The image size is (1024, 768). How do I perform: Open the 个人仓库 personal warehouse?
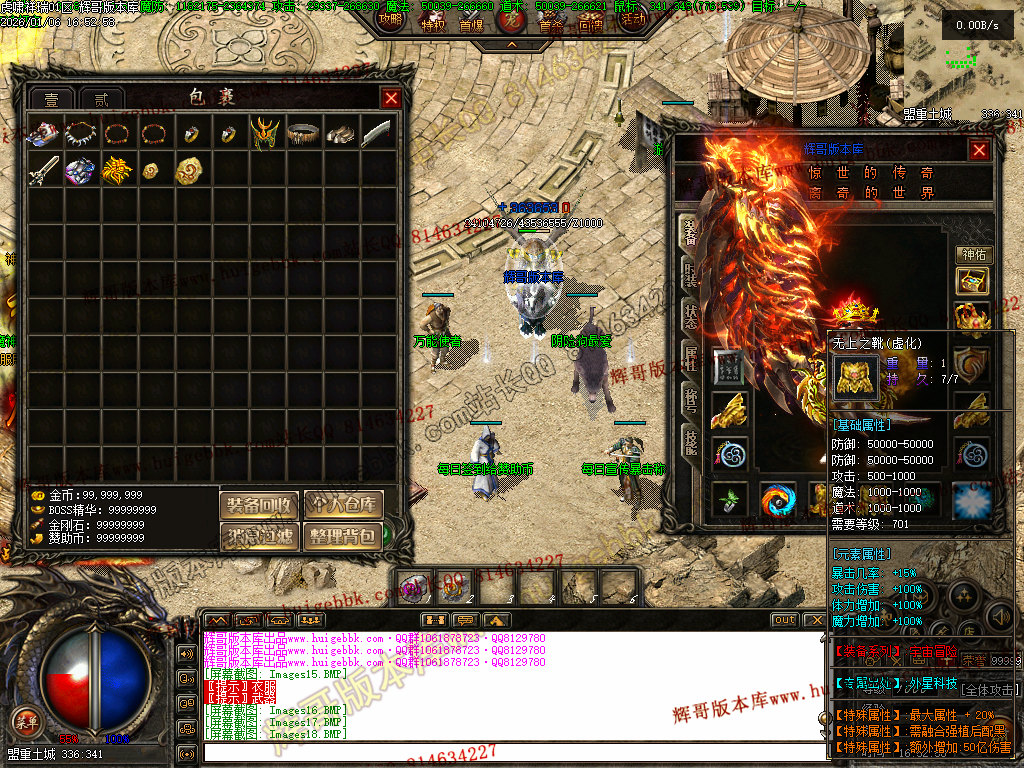coord(343,504)
